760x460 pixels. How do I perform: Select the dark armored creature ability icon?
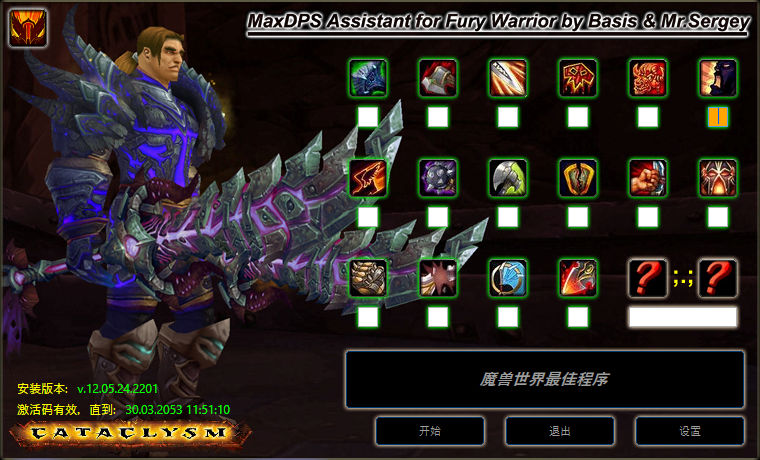tap(368, 78)
